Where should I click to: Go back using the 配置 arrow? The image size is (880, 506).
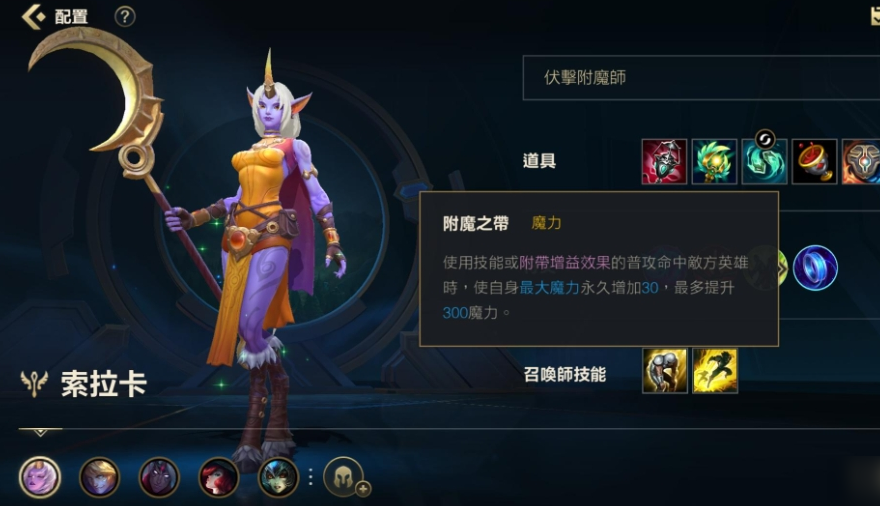tap(34, 16)
